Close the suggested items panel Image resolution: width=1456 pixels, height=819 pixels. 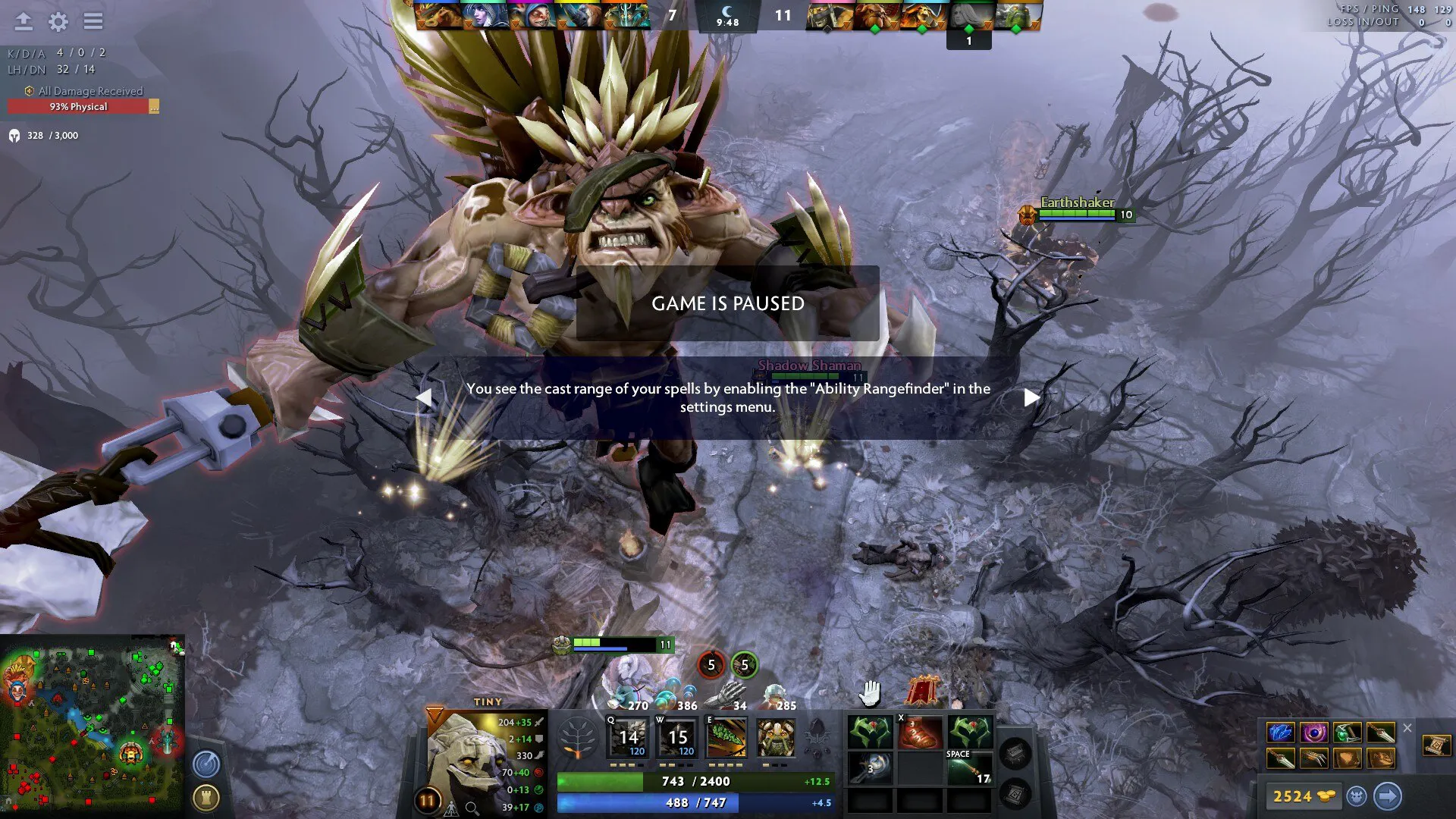coord(1407,728)
